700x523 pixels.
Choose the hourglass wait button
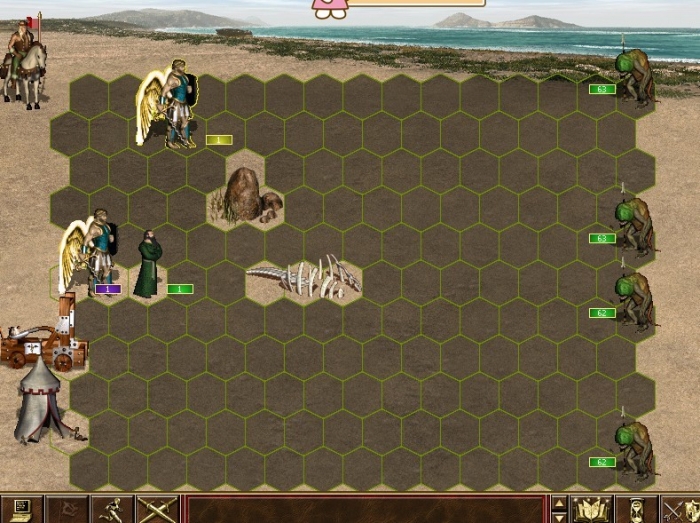636,509
